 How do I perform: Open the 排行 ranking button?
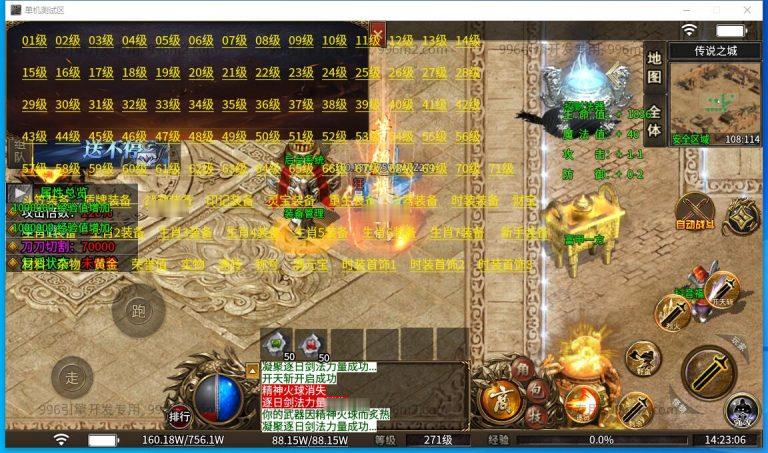point(180,416)
